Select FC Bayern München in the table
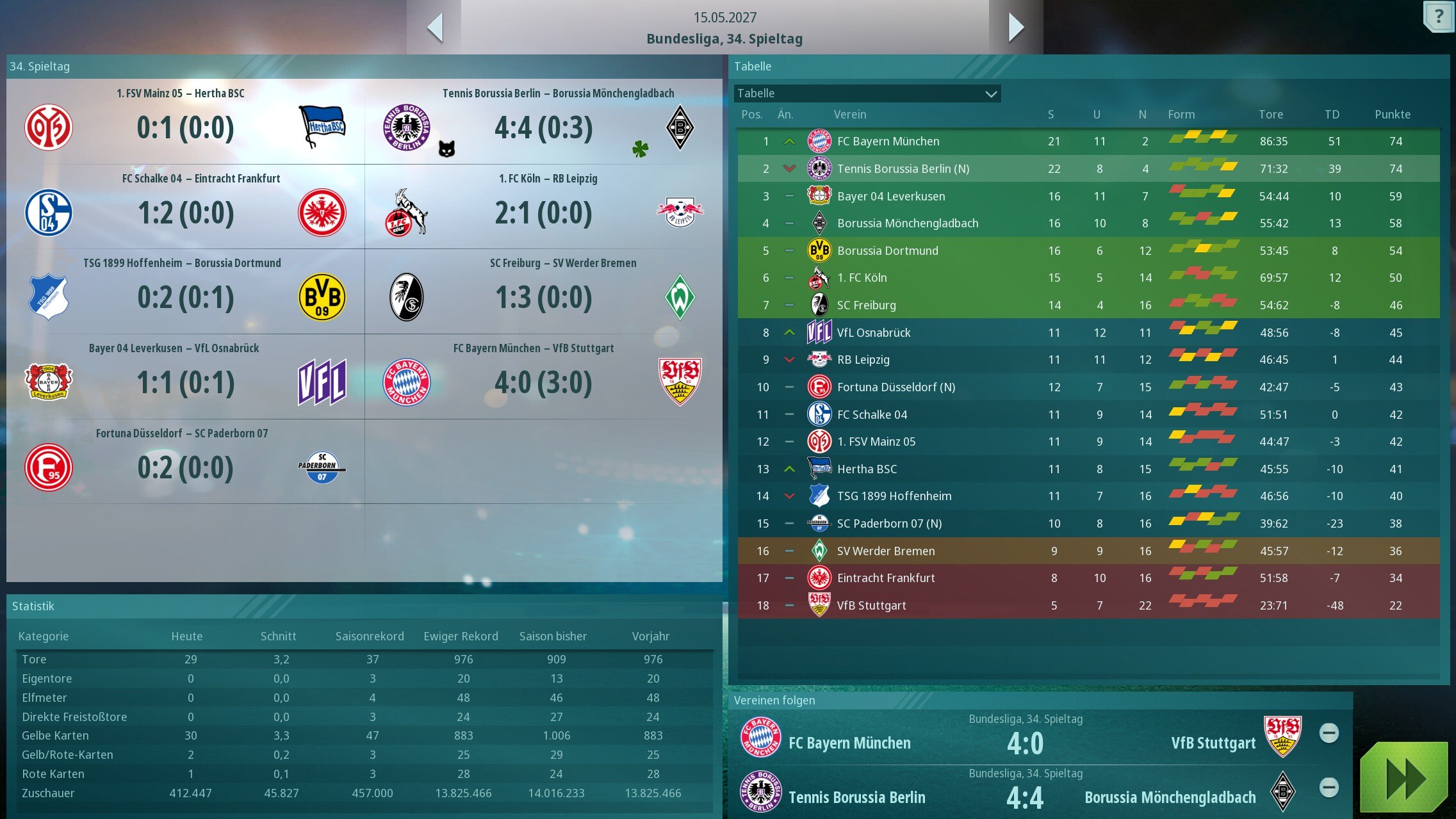The image size is (1456, 819). coord(888,142)
